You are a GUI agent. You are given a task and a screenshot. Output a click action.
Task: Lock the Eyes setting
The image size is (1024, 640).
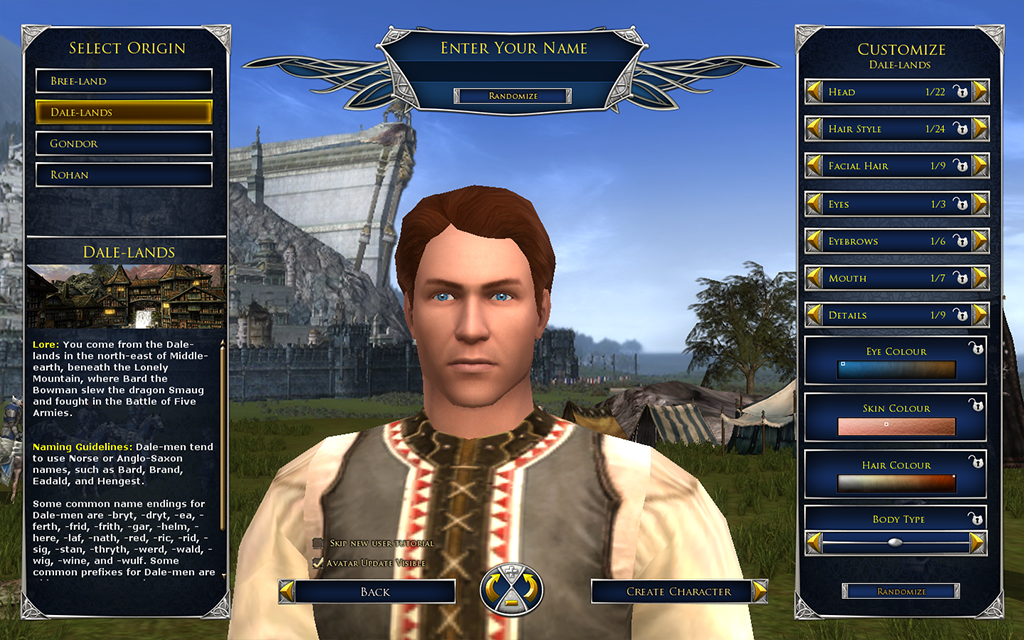point(960,204)
